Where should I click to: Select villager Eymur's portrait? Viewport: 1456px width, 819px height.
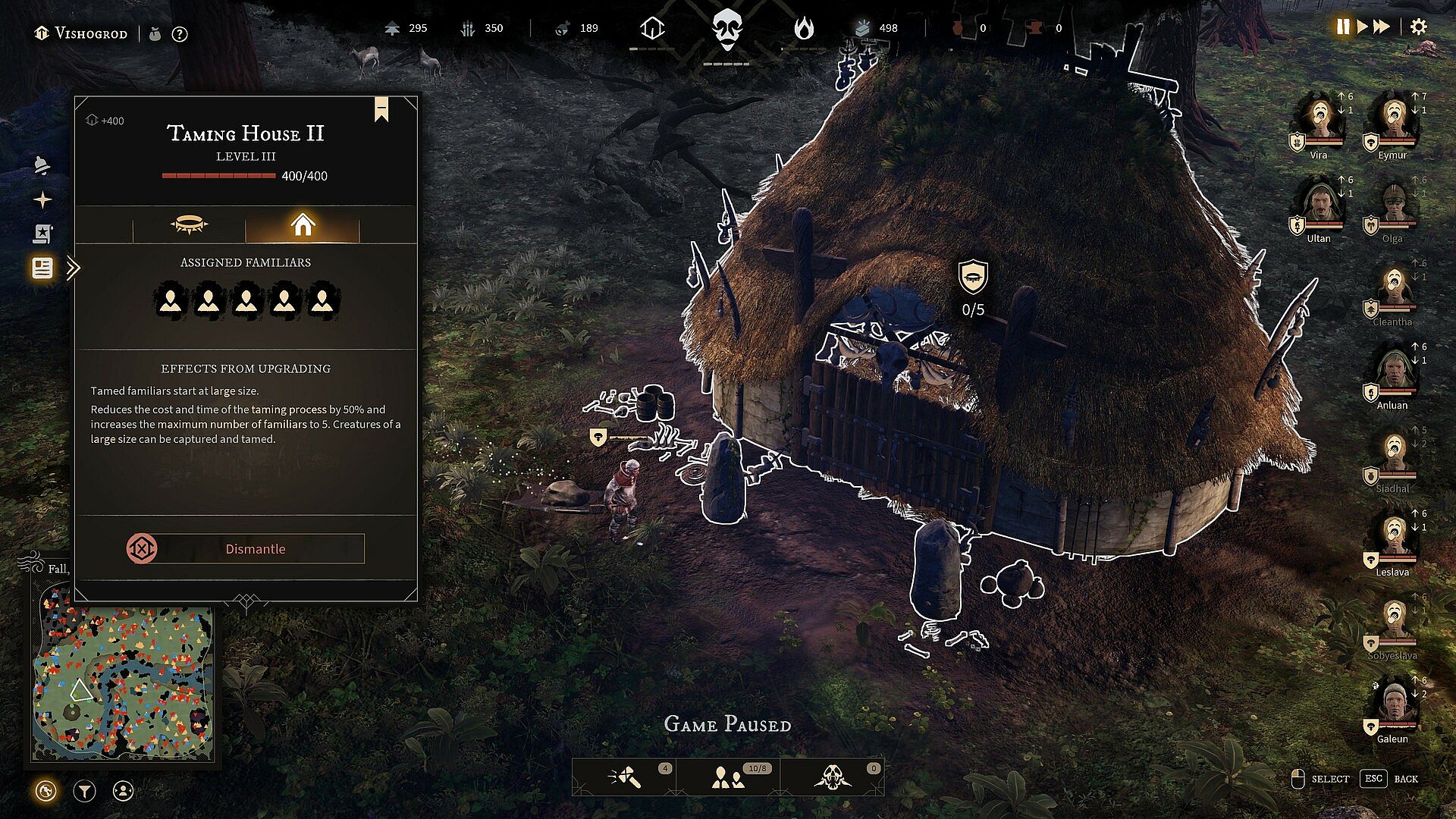point(1393,121)
